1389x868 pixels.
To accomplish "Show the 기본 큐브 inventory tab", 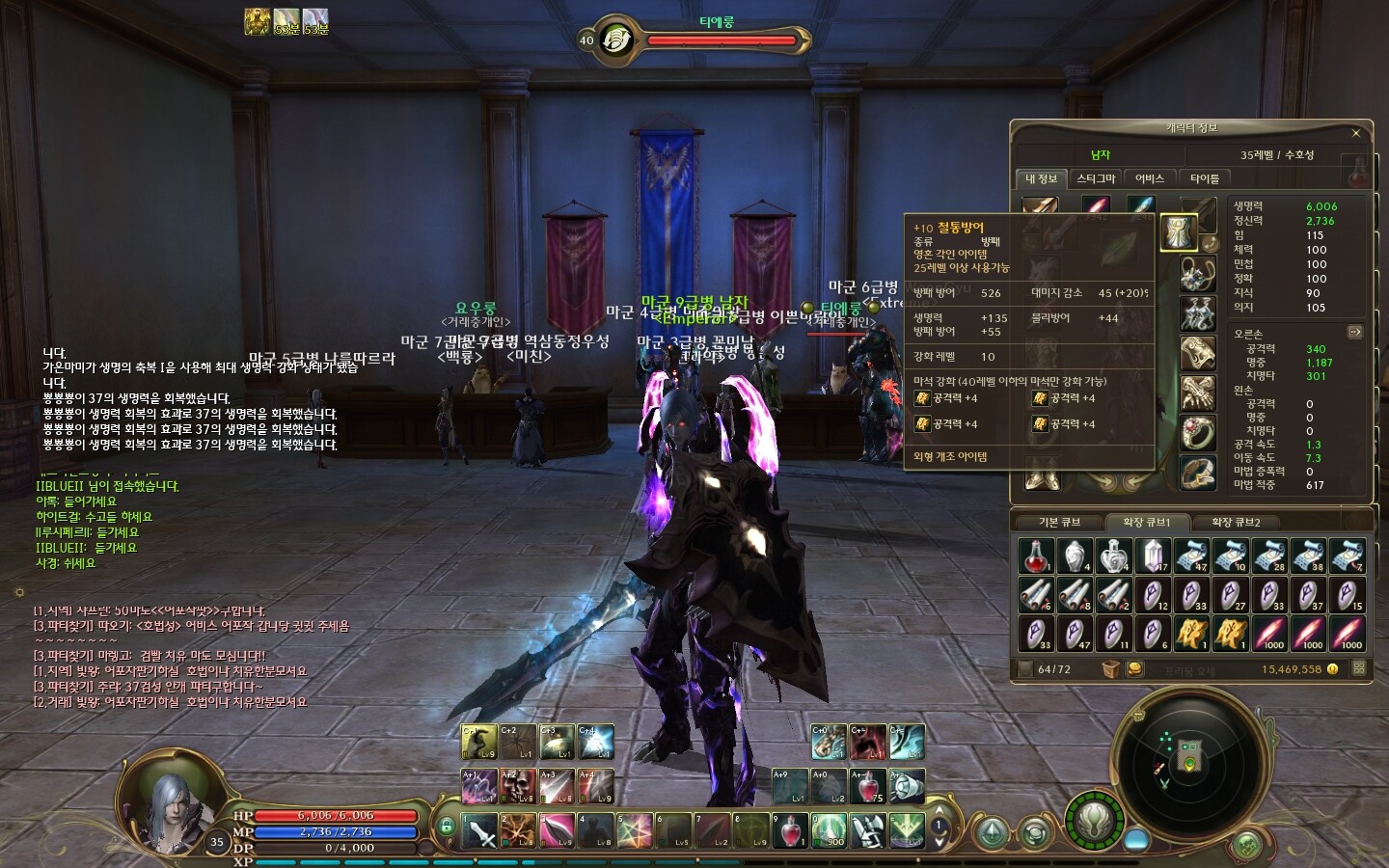I will click(x=1059, y=522).
